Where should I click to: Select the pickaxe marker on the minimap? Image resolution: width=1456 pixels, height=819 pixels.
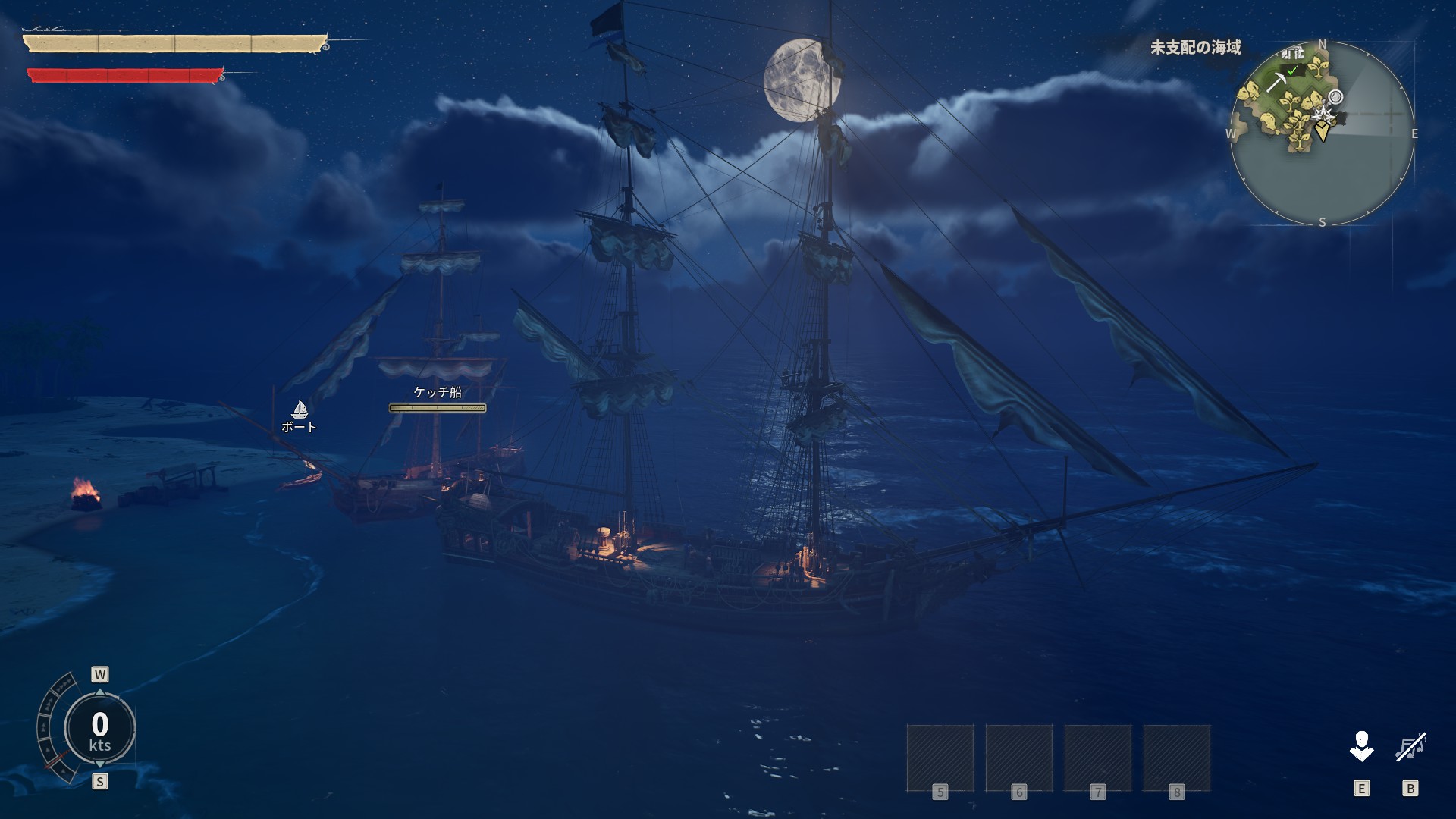point(1276,80)
